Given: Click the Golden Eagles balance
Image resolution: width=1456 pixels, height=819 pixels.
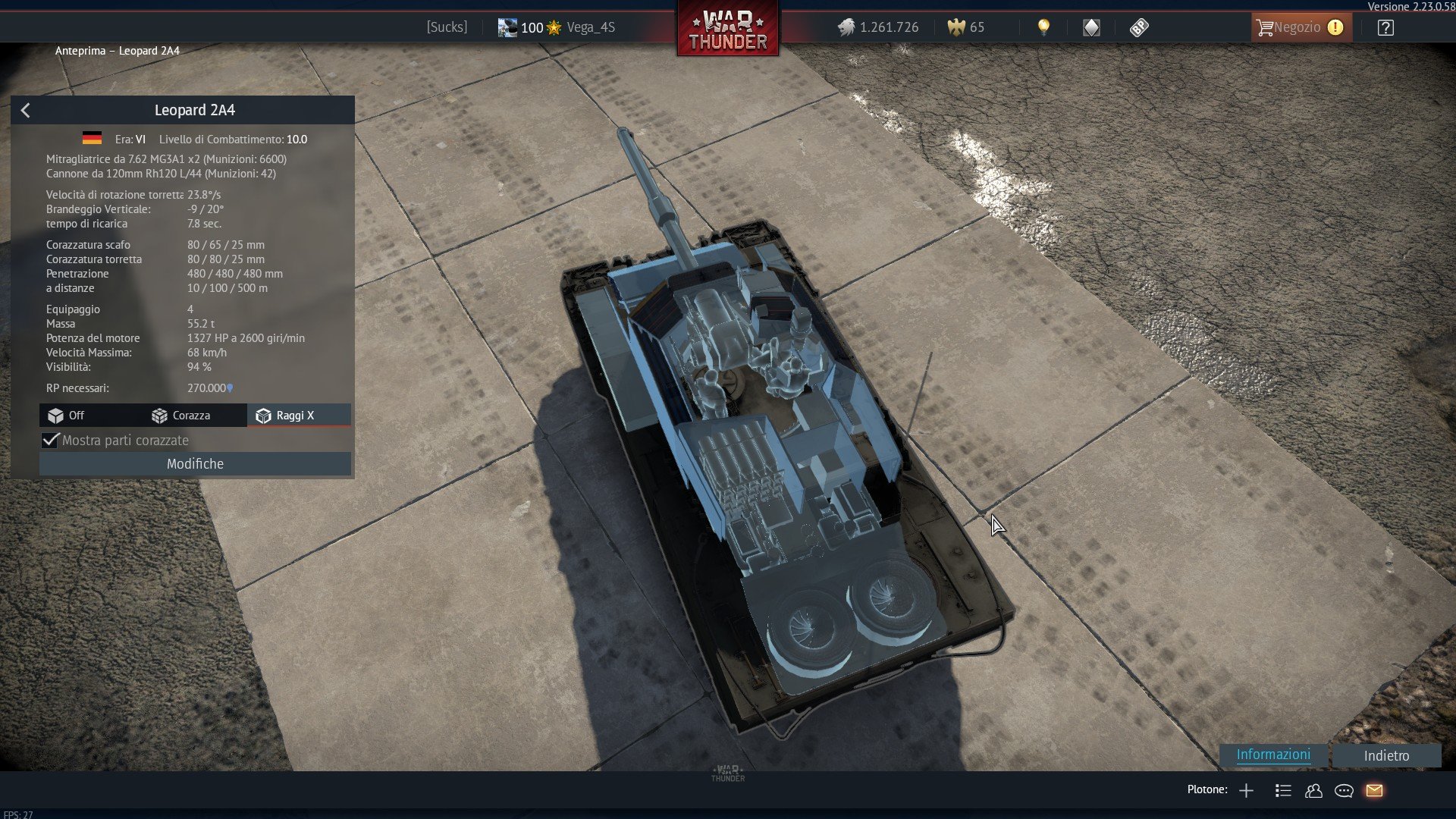Looking at the screenshot, I should tap(966, 28).
